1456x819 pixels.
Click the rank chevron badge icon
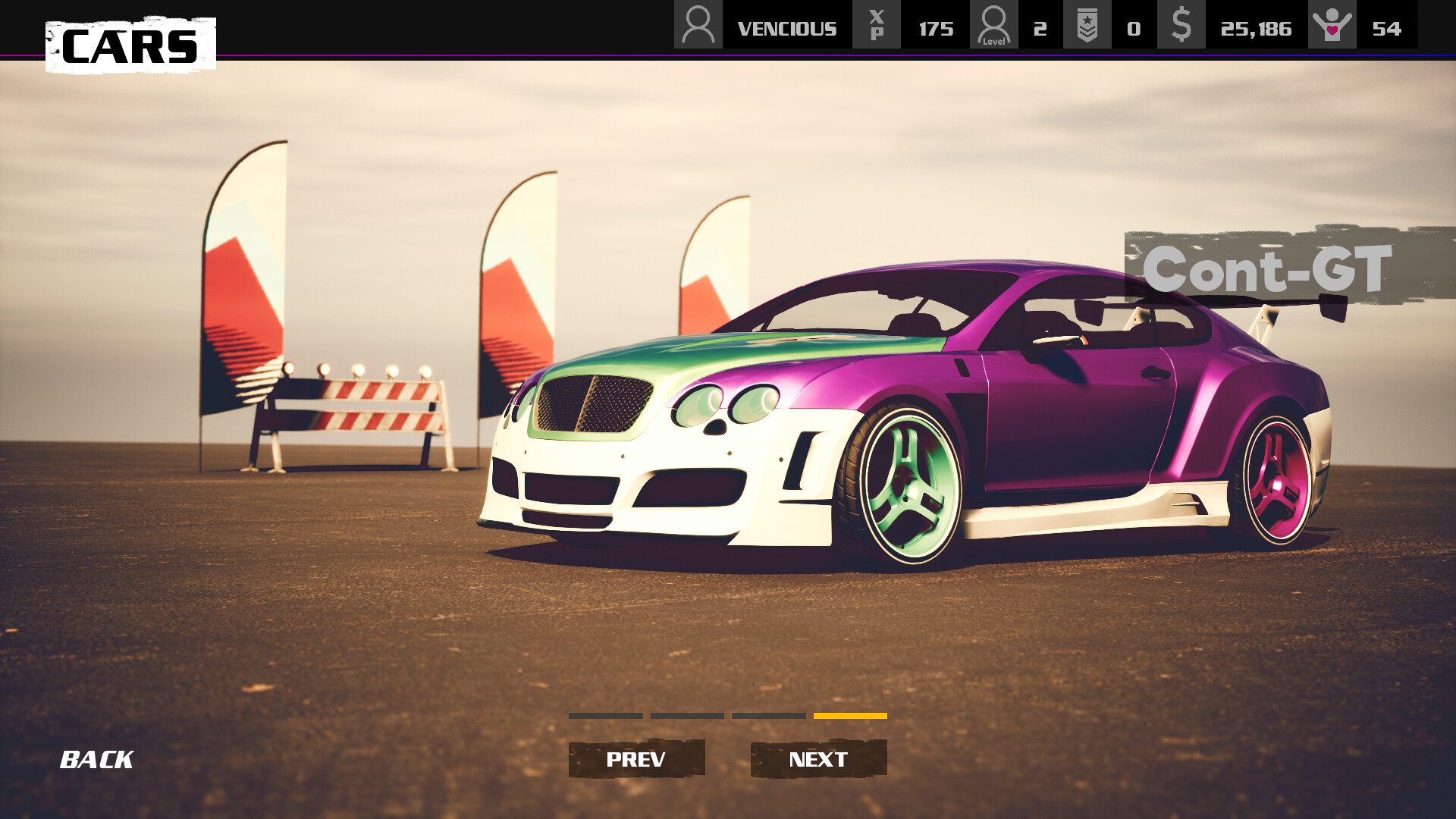(x=1087, y=25)
